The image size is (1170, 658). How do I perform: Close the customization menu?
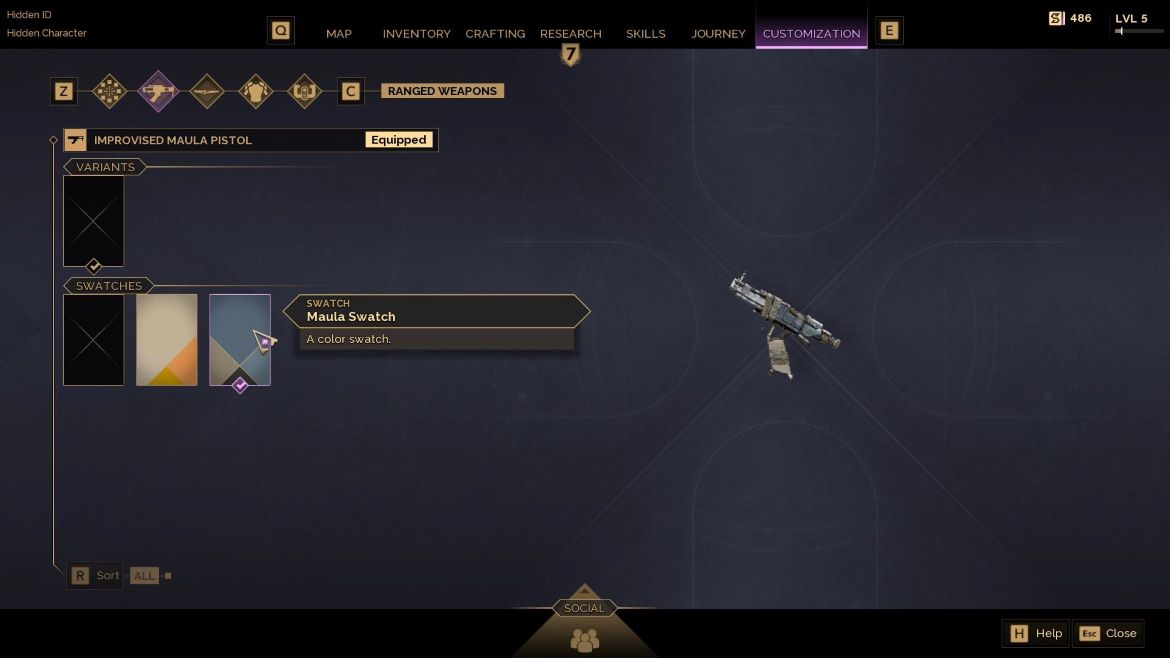(x=1108, y=633)
